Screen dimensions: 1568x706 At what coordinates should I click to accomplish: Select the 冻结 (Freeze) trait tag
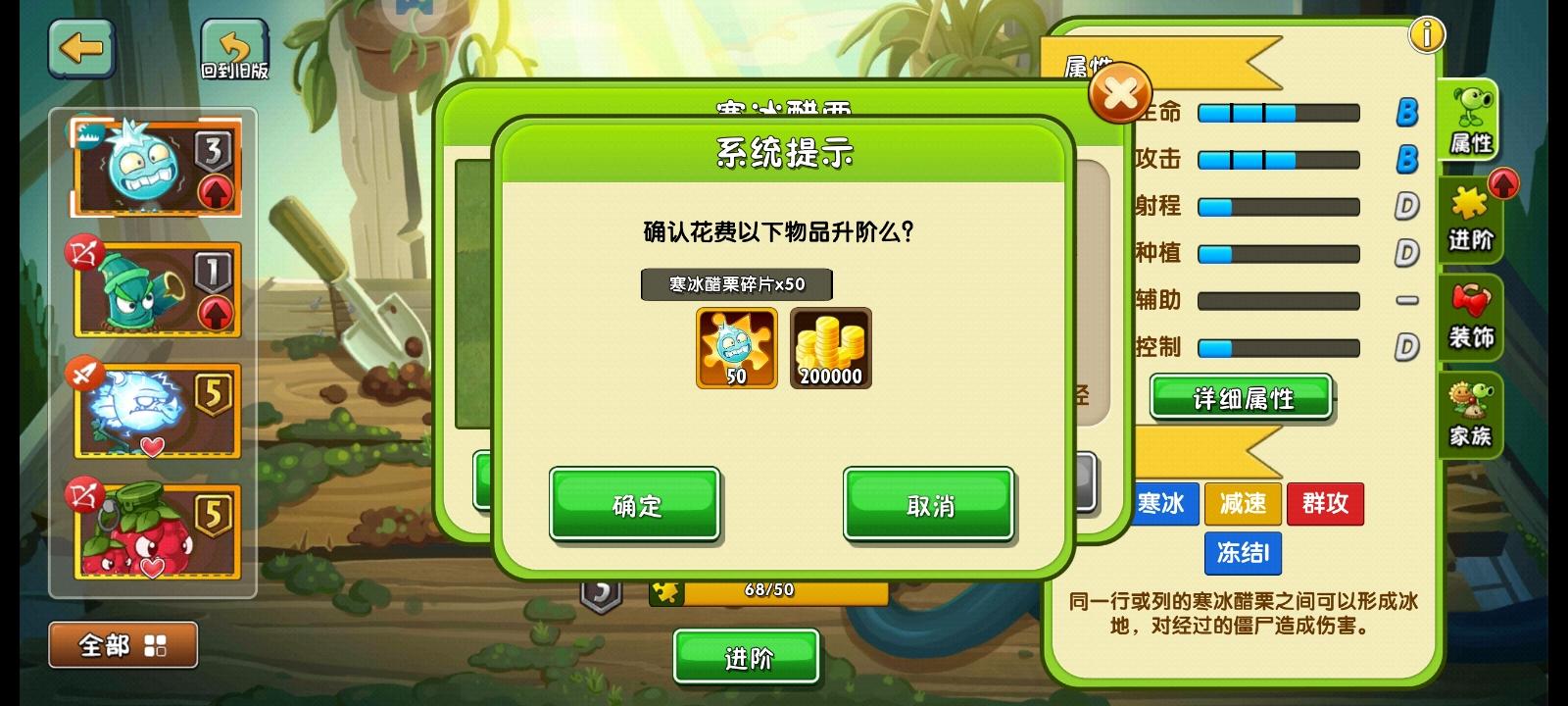1243,554
